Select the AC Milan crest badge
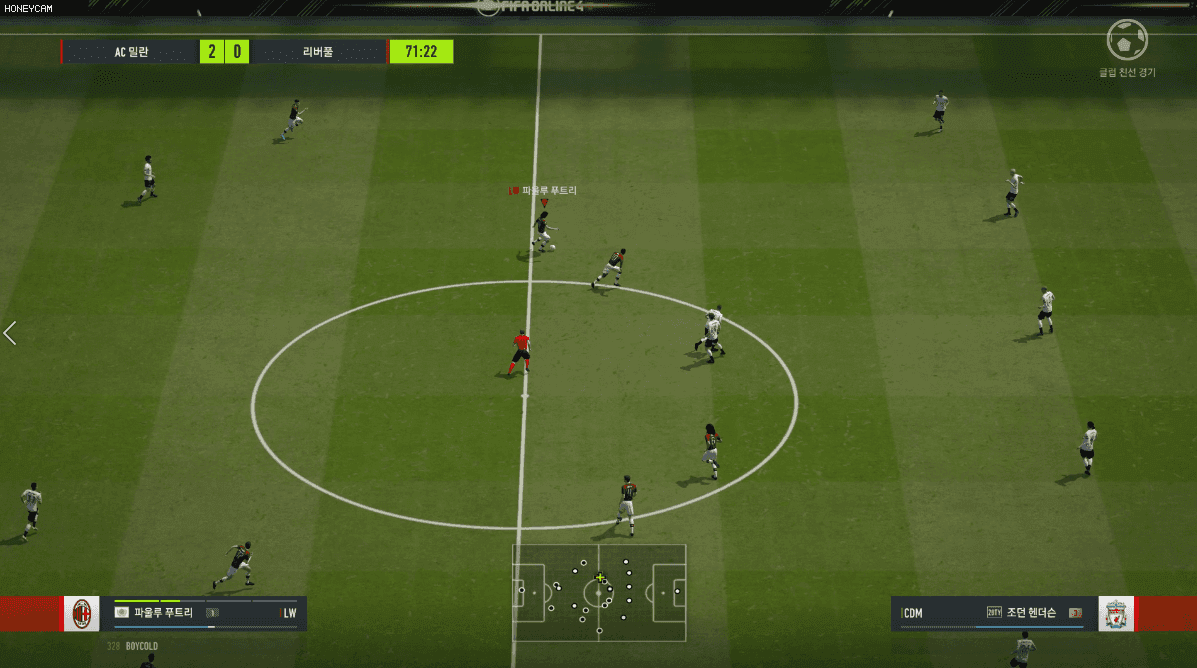 point(82,614)
